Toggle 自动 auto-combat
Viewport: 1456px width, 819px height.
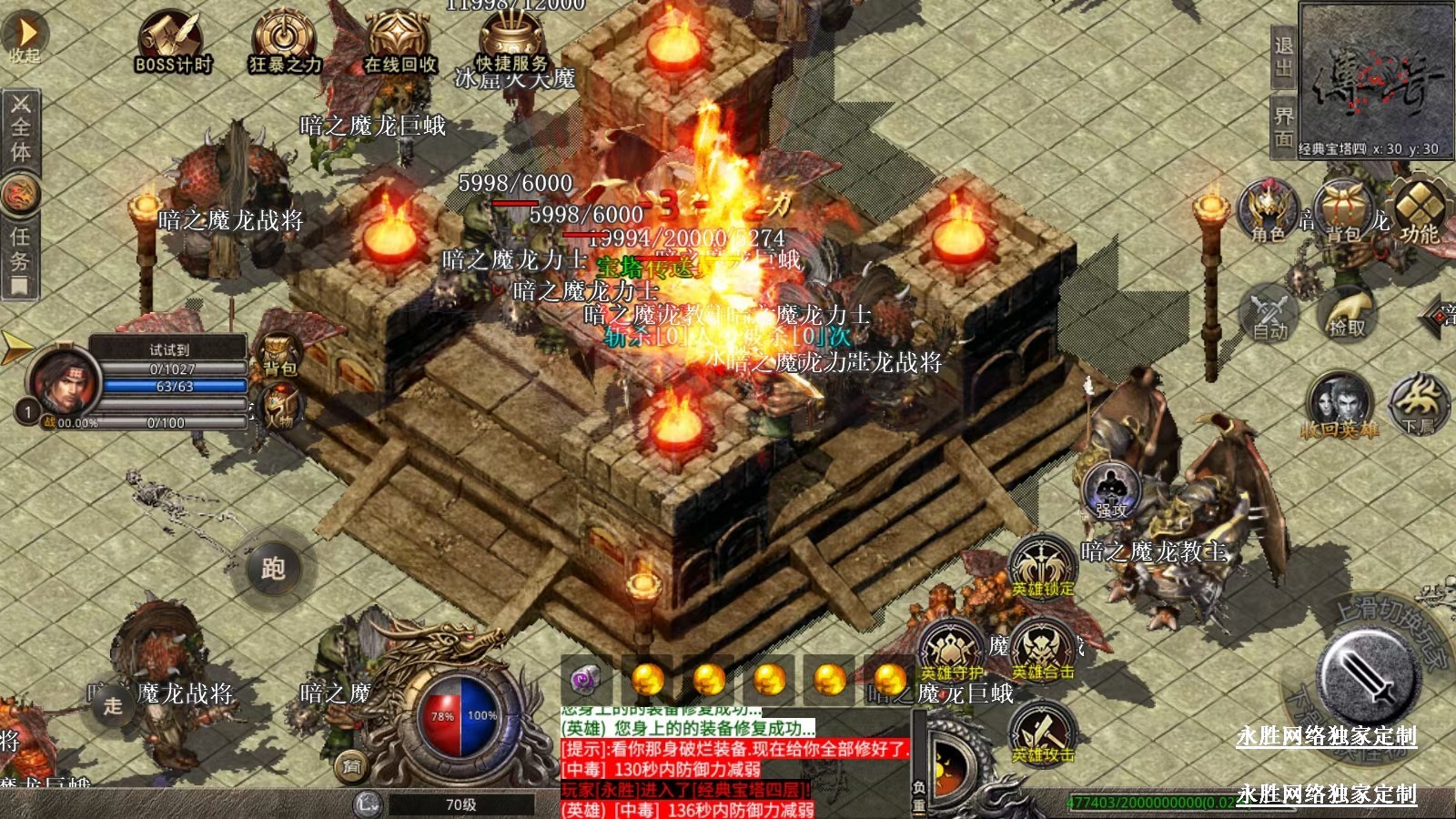(x=1269, y=312)
